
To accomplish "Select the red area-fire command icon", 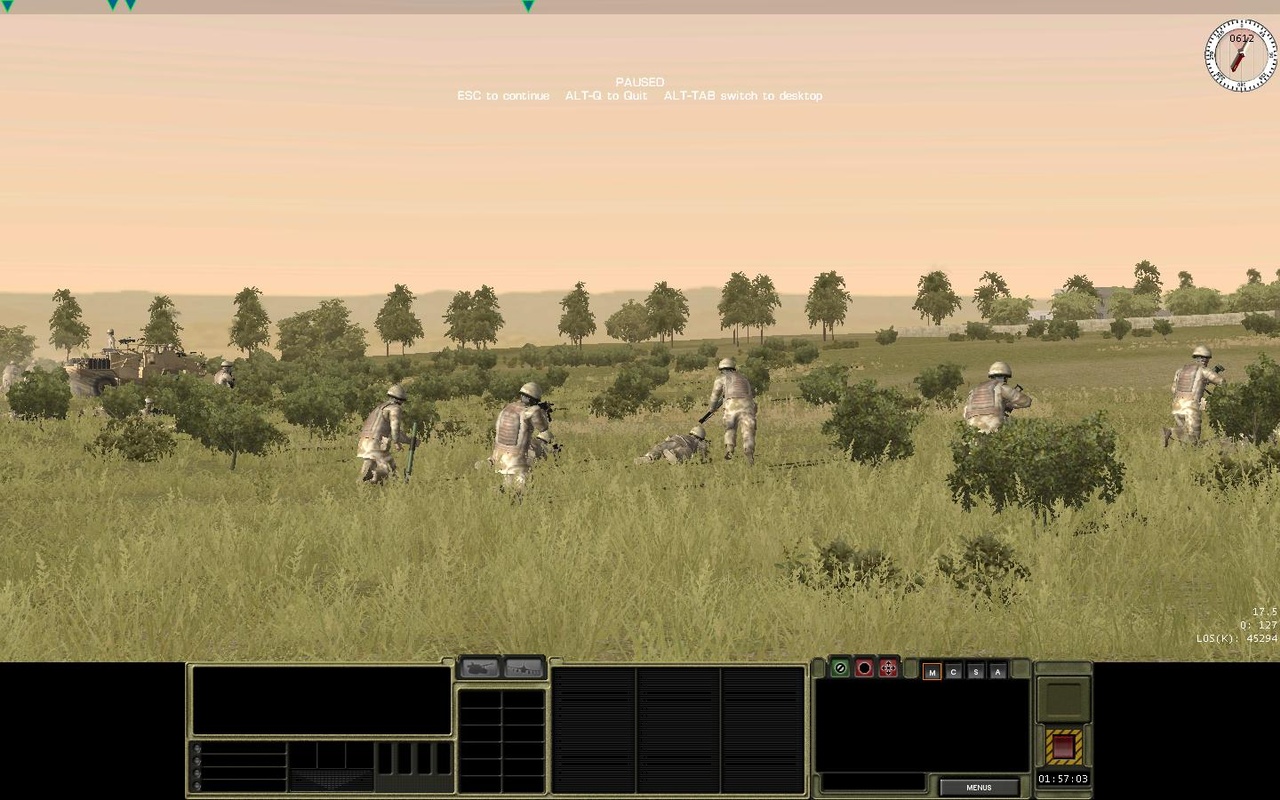I will (x=864, y=668).
